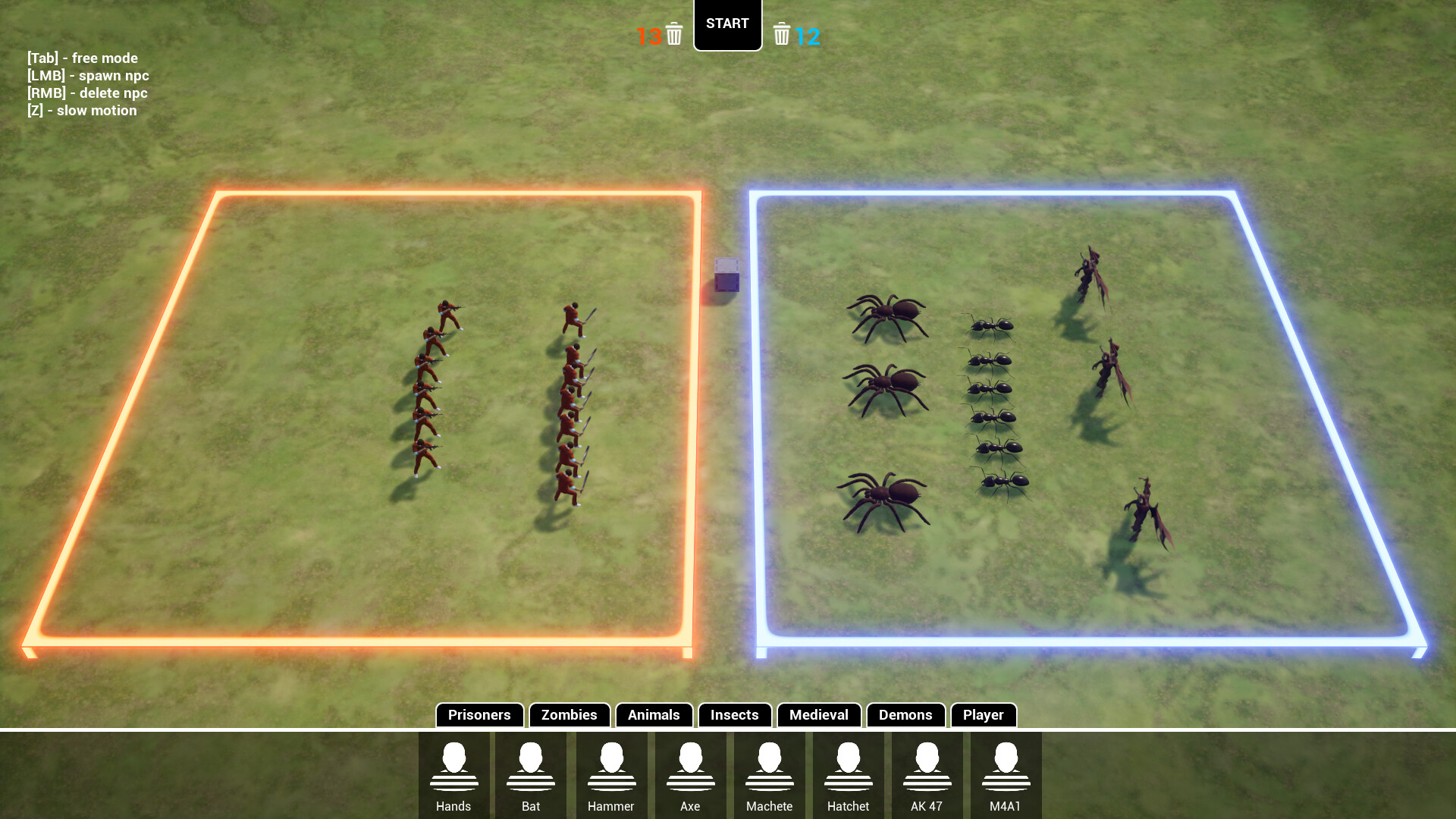1456x819 pixels.
Task: Switch to the Medieval tab
Action: tap(819, 715)
